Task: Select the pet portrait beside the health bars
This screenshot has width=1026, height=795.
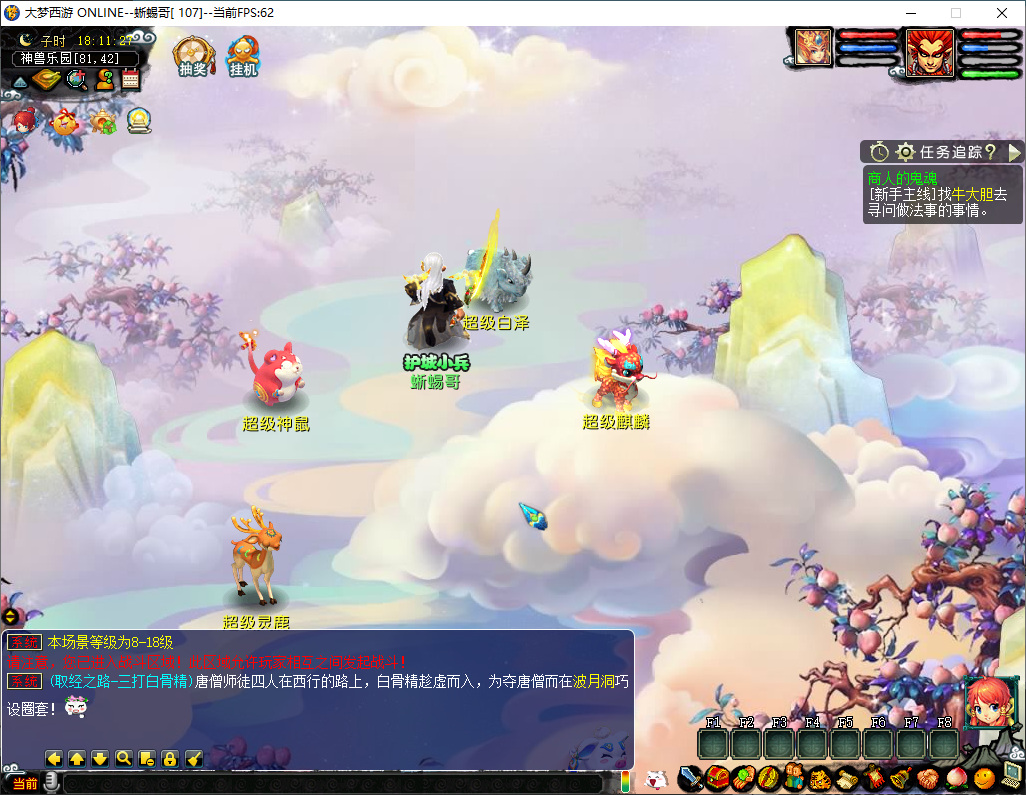Action: pyautogui.click(x=813, y=47)
